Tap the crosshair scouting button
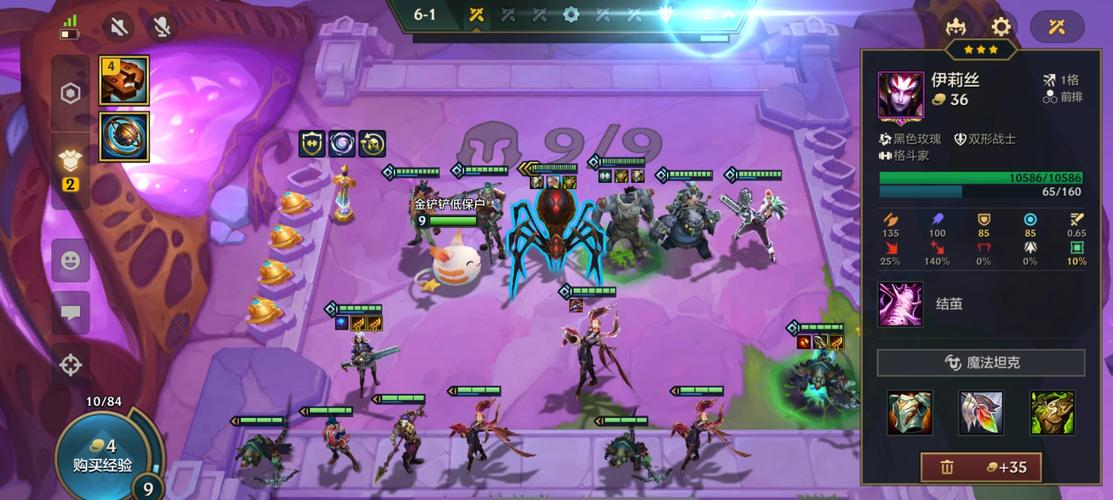Viewport: 1113px width, 500px height. click(70, 365)
